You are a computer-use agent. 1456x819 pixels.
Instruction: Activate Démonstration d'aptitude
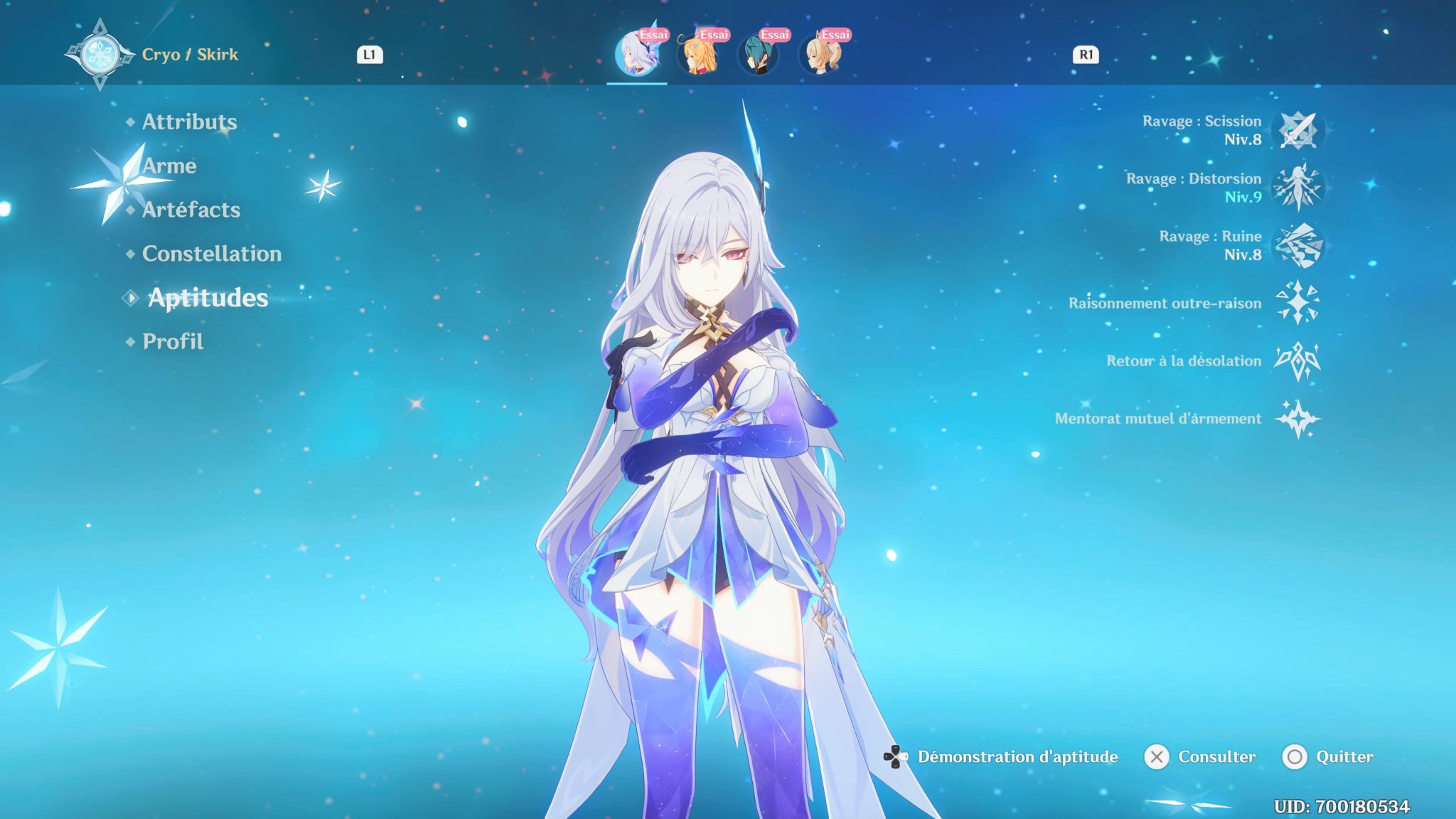(1017, 757)
